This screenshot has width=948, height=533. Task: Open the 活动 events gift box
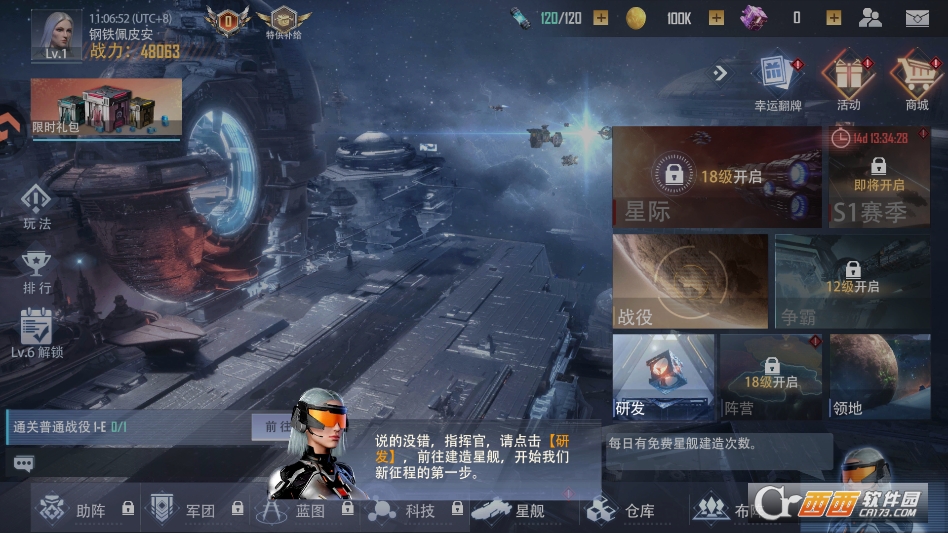pos(847,80)
